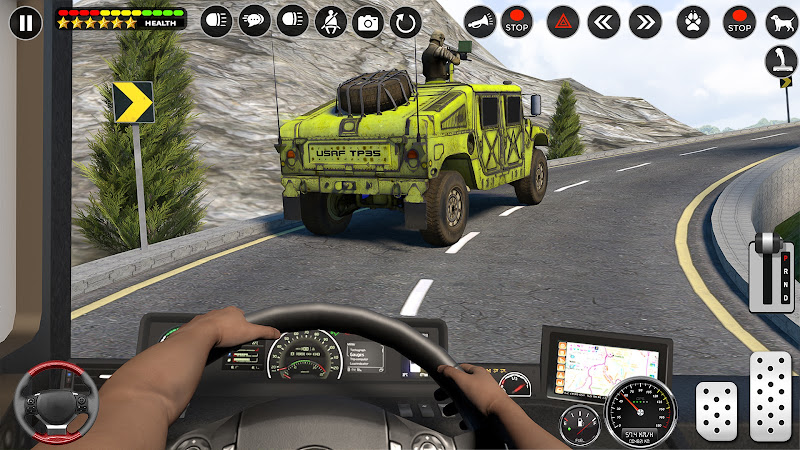Select the paw print icon

pos(693,21)
